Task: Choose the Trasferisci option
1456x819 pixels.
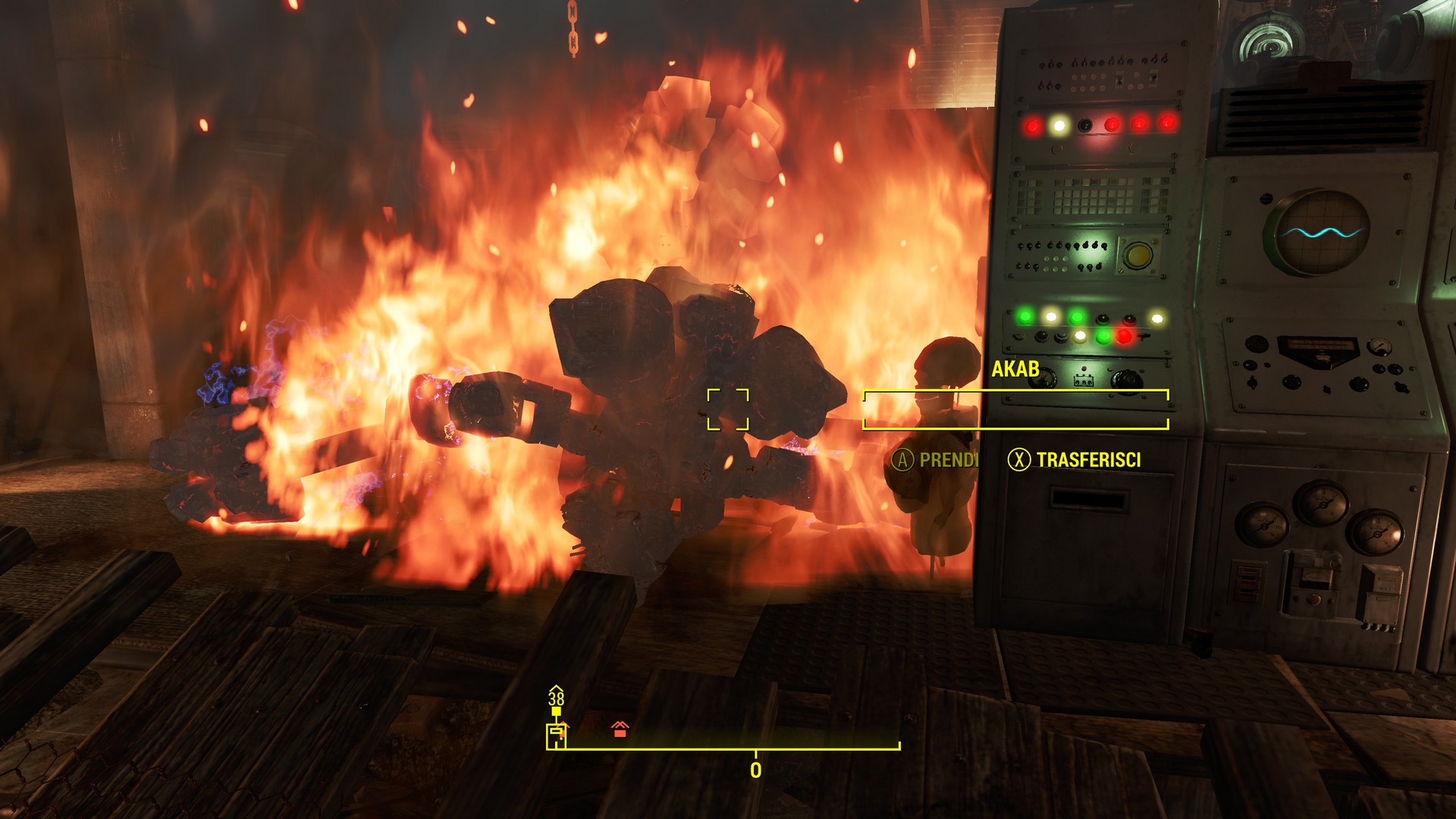Action: [x=1074, y=460]
